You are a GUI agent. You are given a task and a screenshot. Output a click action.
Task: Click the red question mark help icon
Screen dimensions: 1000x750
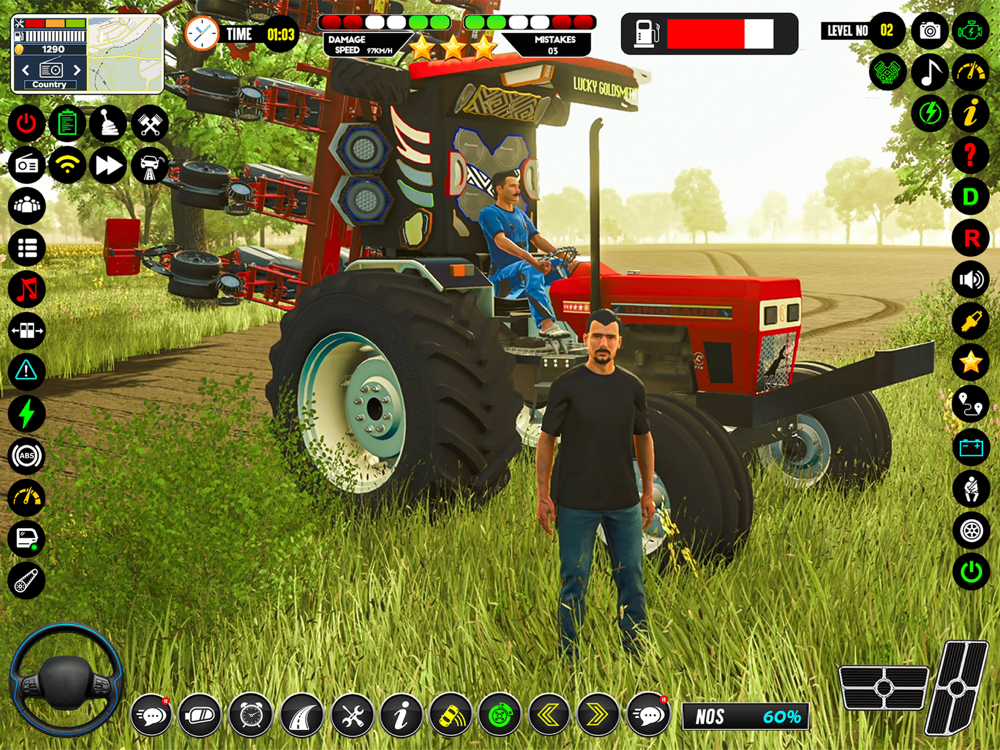tap(970, 155)
